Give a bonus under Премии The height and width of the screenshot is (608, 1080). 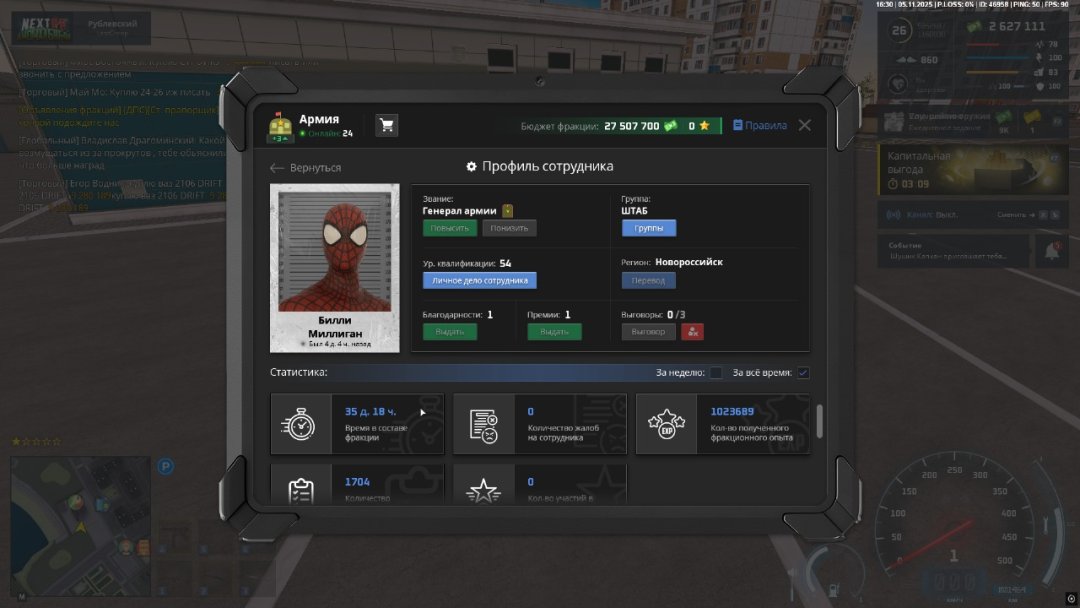(554, 332)
